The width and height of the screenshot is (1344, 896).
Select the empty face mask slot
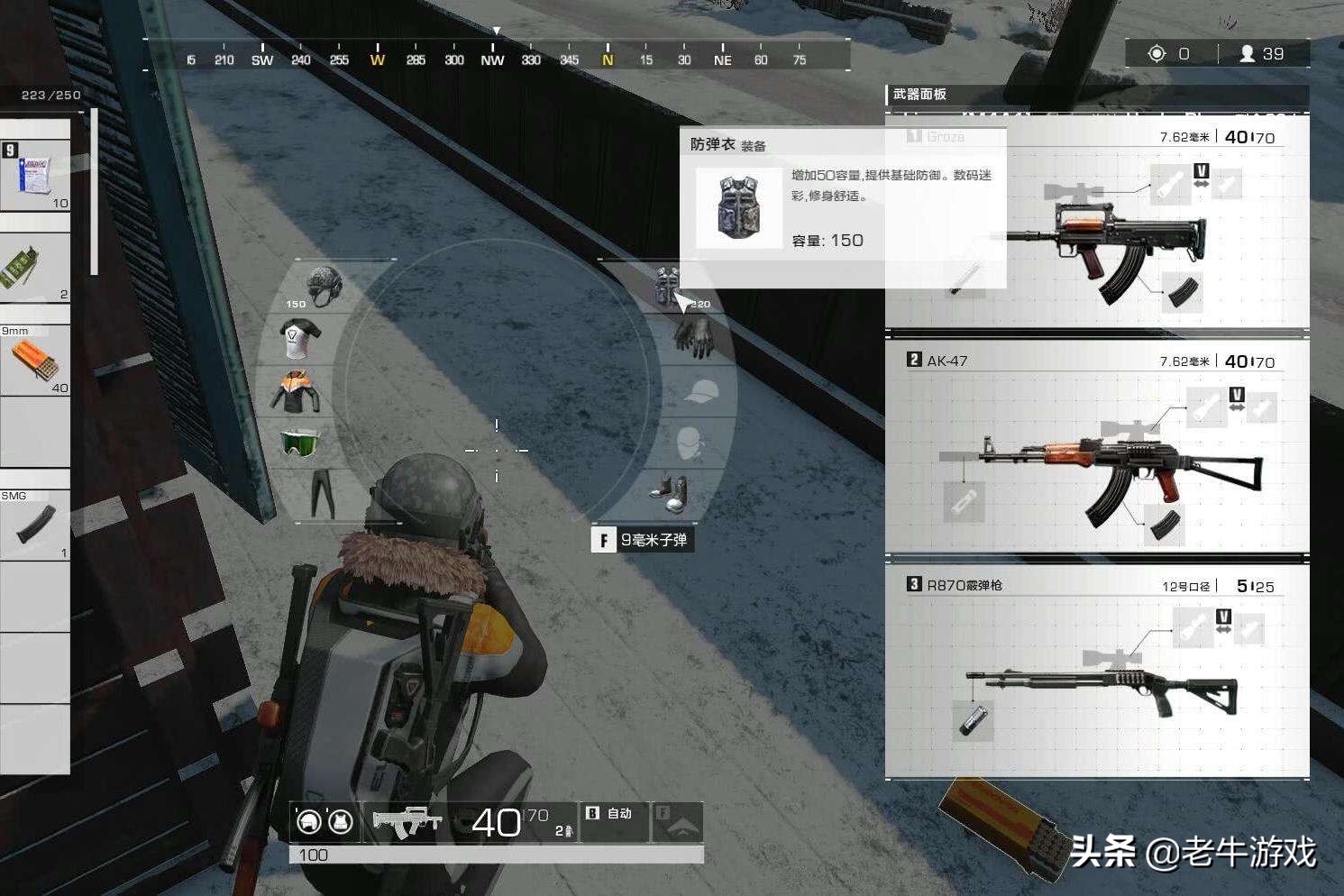pos(692,443)
